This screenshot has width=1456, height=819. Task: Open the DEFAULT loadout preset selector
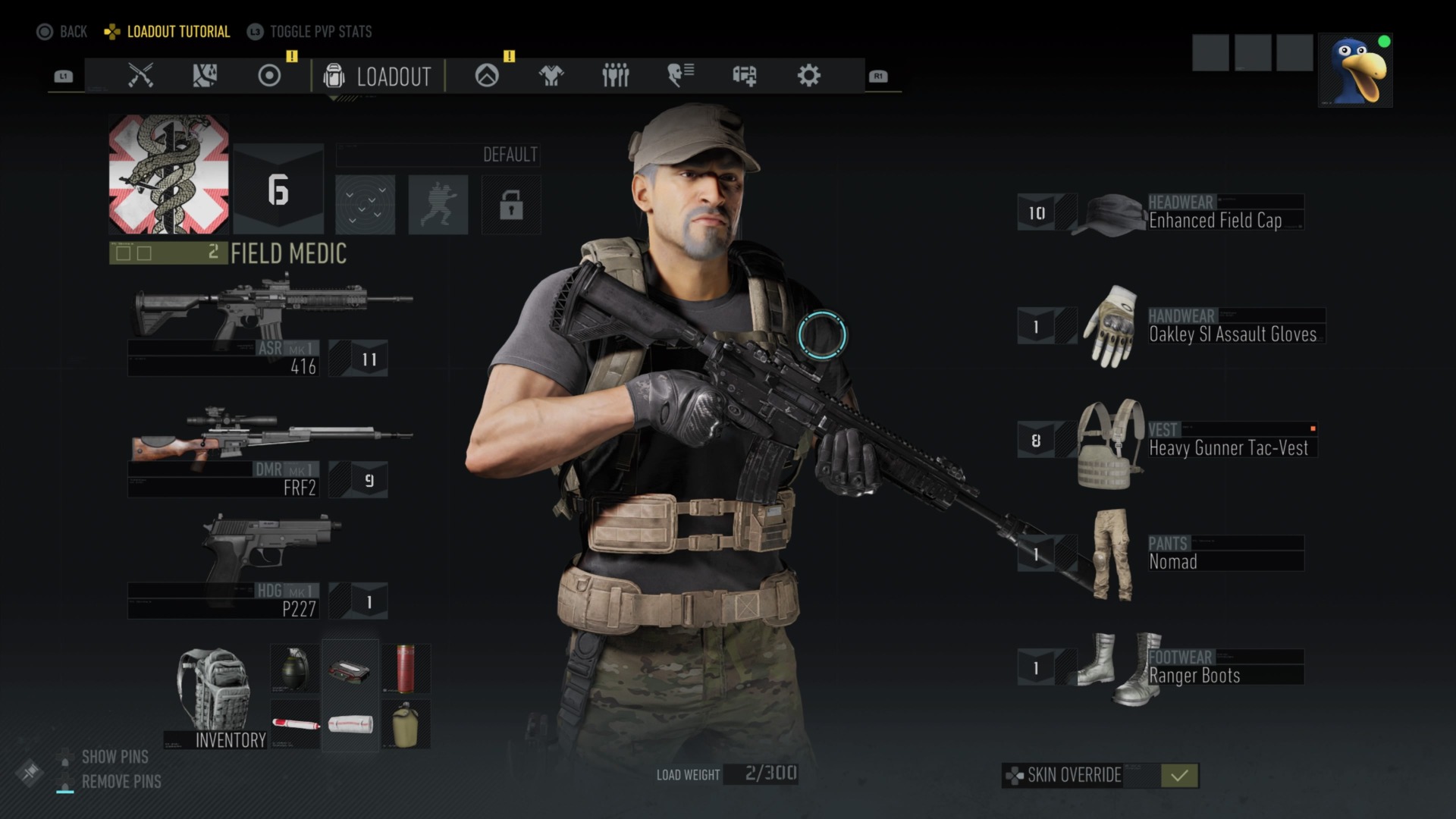click(438, 154)
